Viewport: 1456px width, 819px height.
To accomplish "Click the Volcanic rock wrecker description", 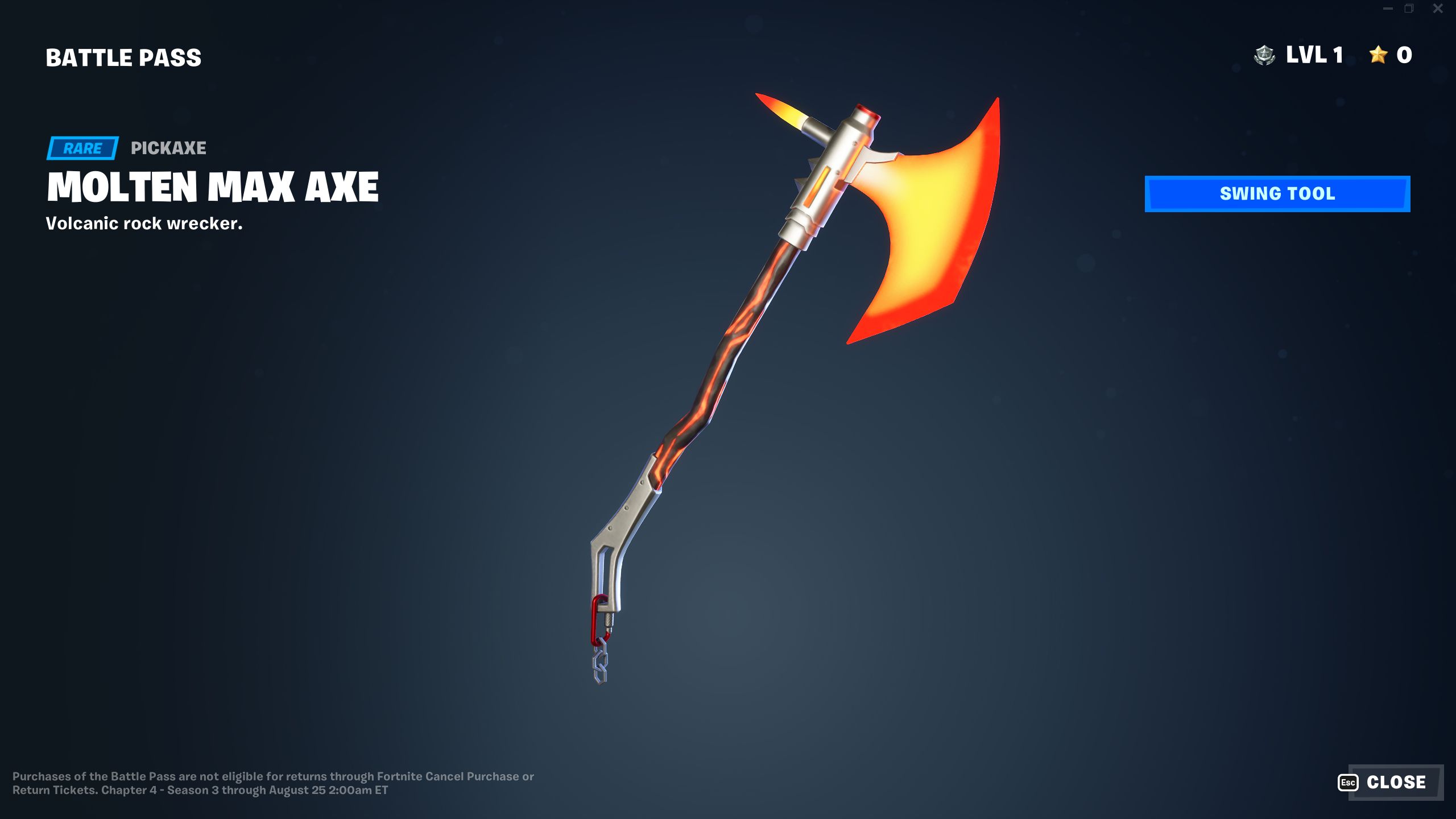I will coord(144,224).
